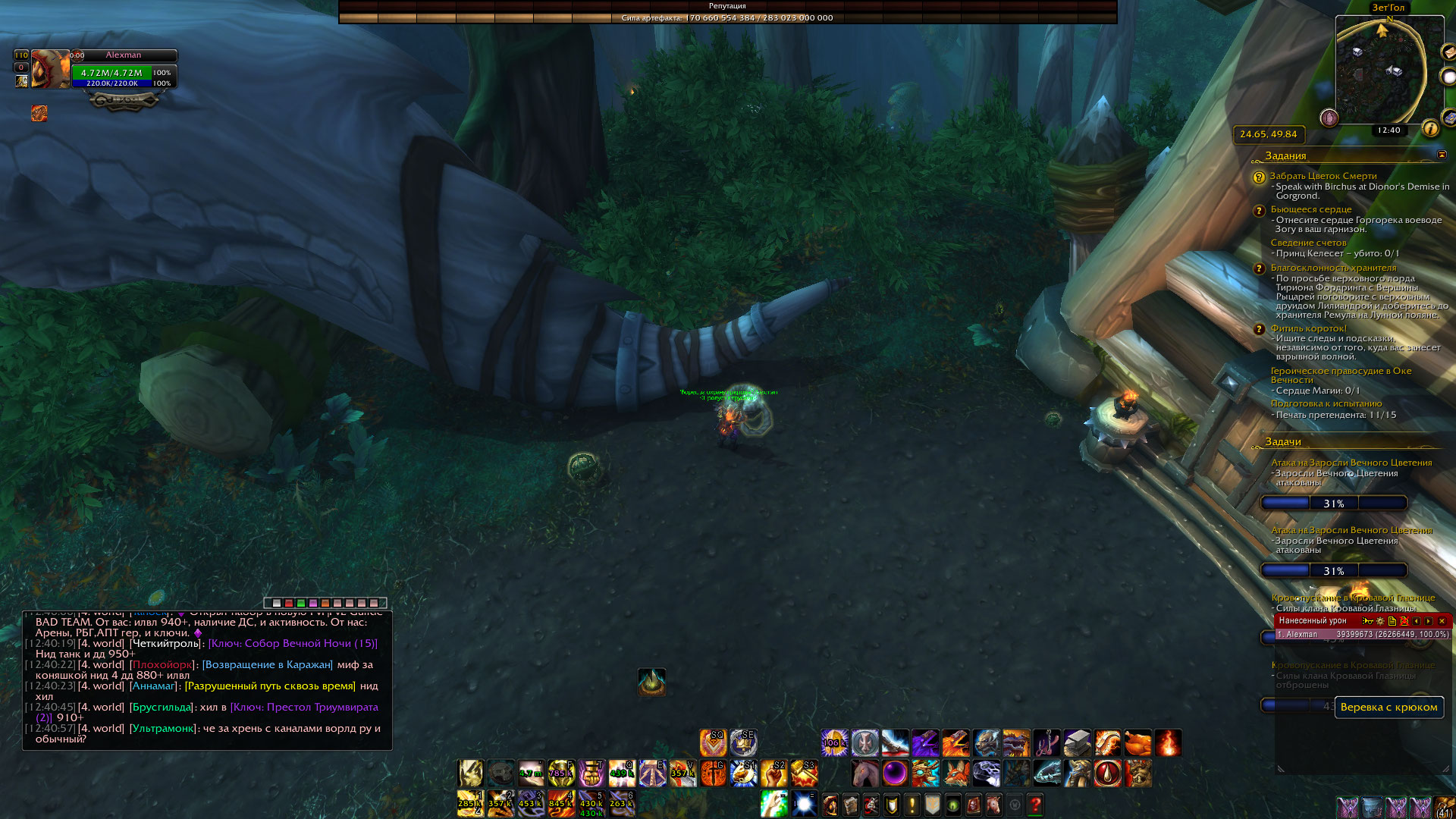Use the crowned shield ability on SE
The image size is (1456, 819).
pyautogui.click(x=743, y=743)
